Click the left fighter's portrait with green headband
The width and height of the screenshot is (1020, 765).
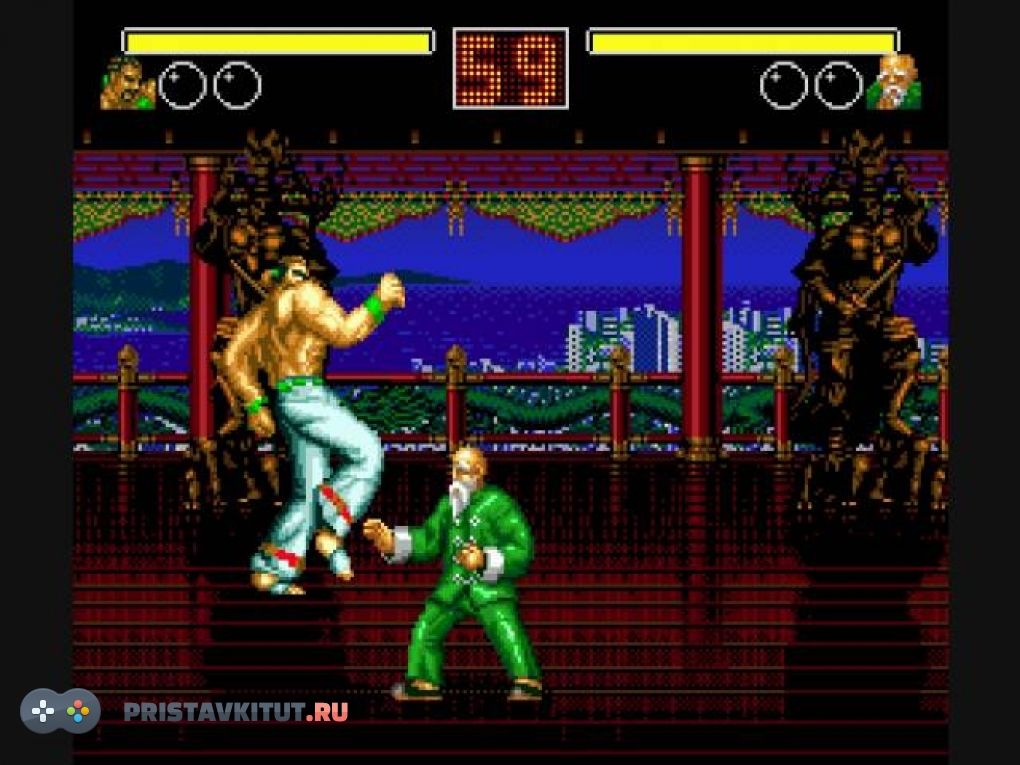(127, 83)
